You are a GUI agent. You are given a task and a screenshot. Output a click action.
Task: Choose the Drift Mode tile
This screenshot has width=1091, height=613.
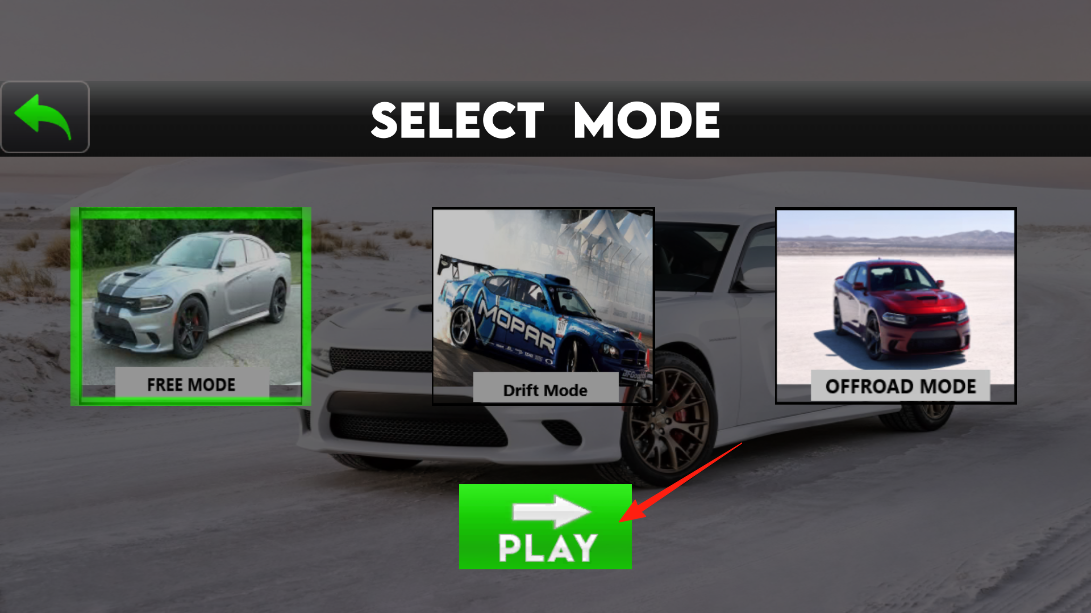[x=543, y=306]
